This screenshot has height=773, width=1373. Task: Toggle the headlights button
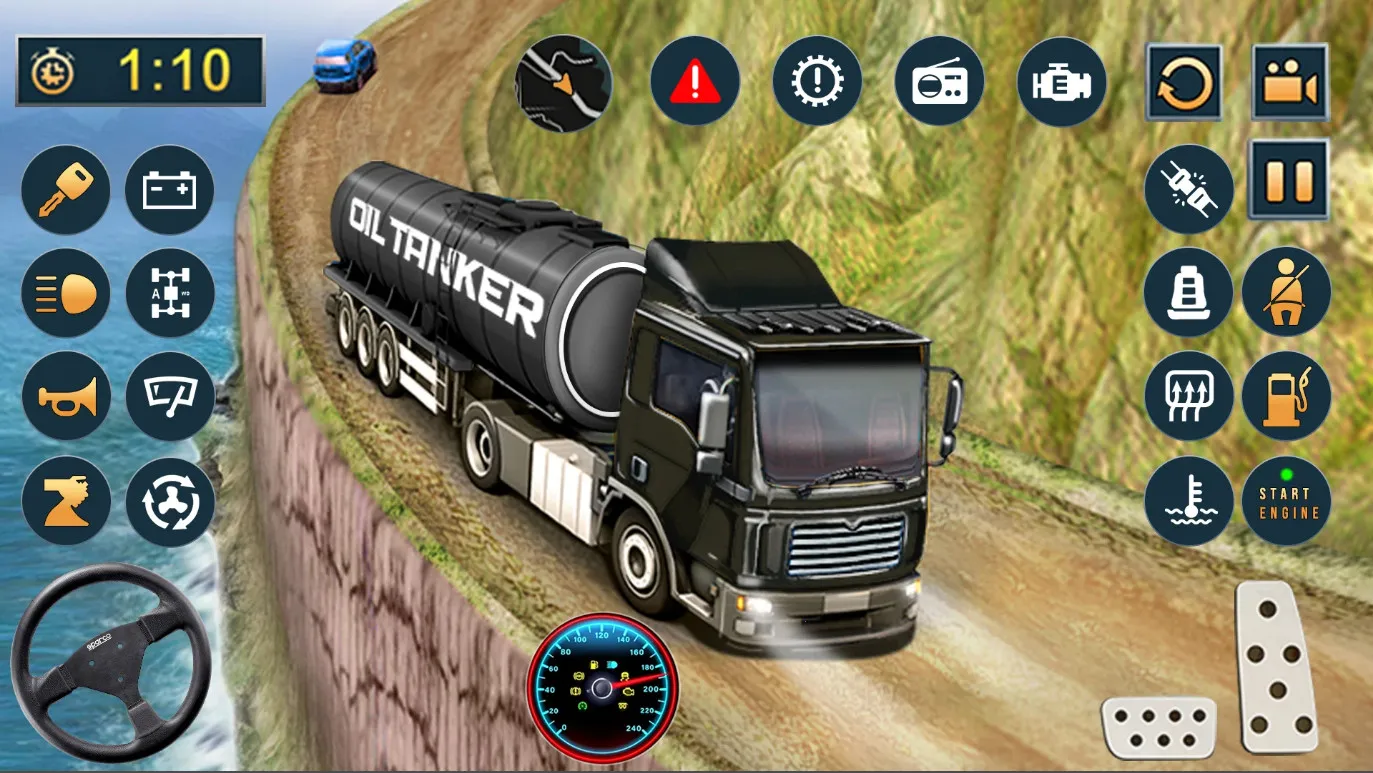(x=66, y=293)
